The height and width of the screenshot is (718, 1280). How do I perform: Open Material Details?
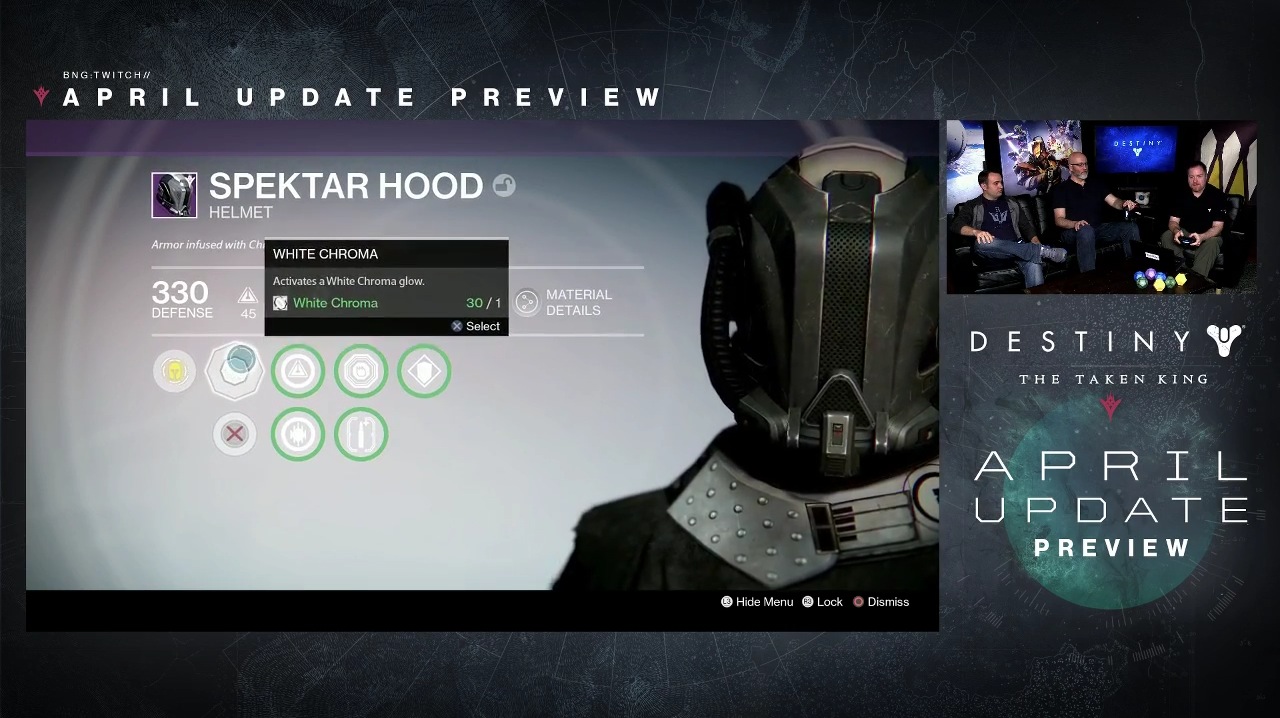tap(564, 302)
